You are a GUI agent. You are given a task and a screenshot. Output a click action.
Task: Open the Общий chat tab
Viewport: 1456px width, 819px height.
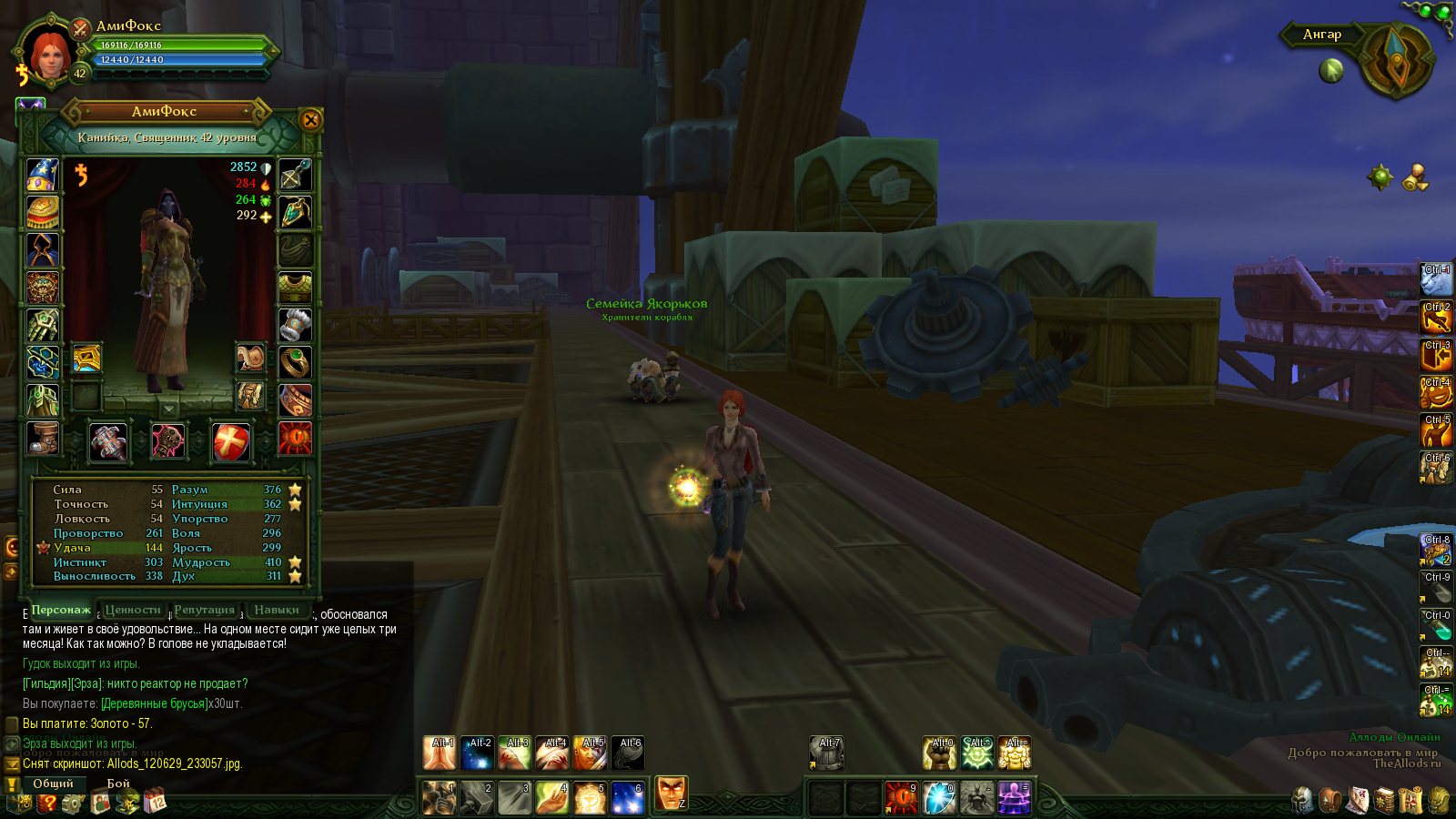click(53, 784)
